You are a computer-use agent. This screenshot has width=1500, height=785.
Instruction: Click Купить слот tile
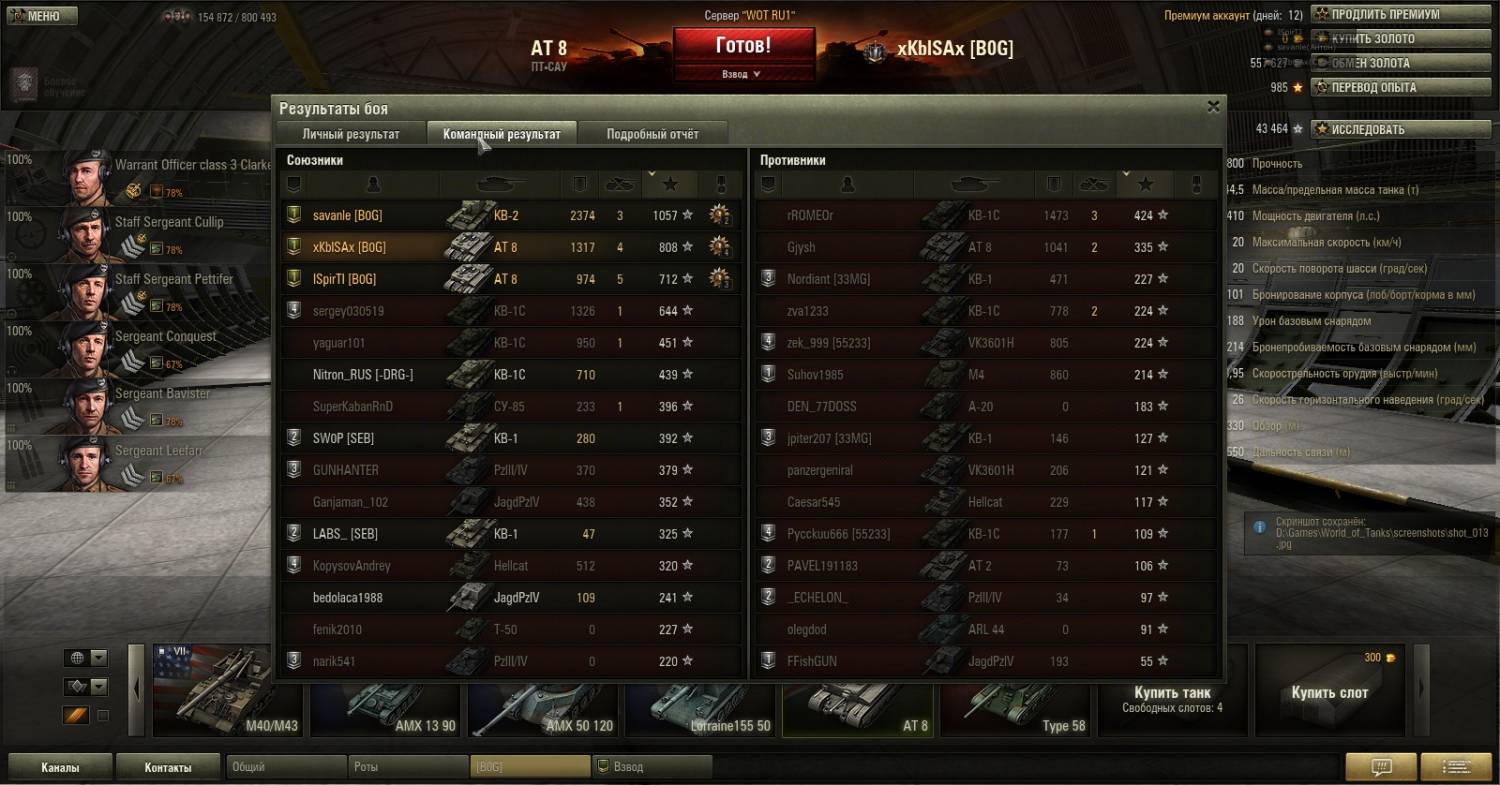(1329, 692)
